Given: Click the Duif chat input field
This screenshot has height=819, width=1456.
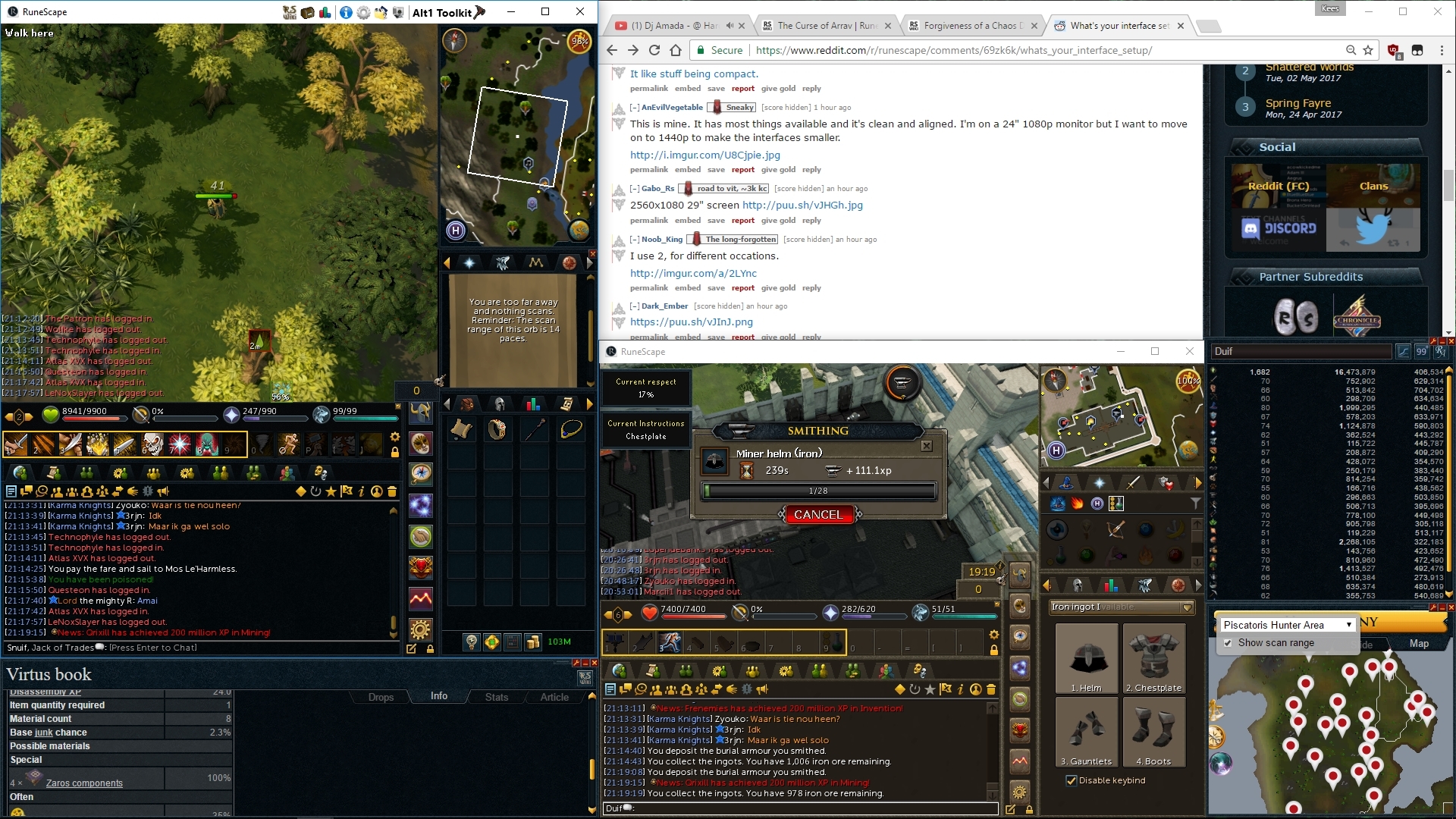Looking at the screenshot, I should [800, 808].
